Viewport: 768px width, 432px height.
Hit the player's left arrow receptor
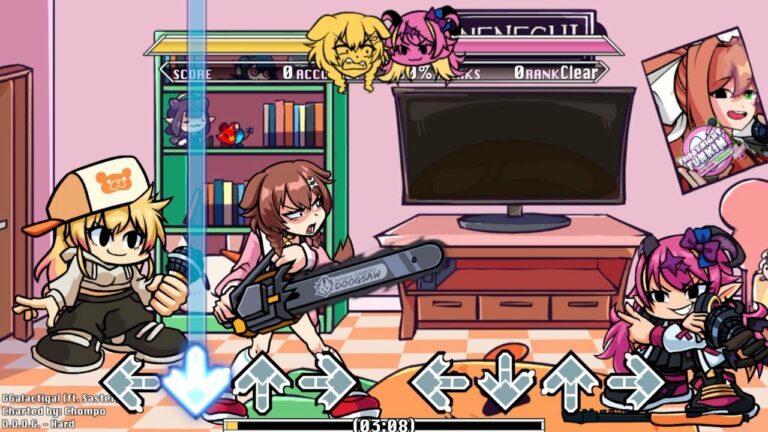coord(440,381)
